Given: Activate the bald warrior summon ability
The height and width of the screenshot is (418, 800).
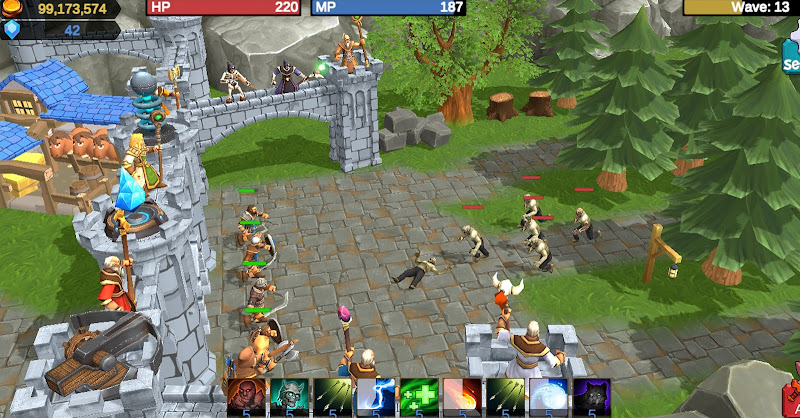Looking at the screenshot, I should [246, 396].
